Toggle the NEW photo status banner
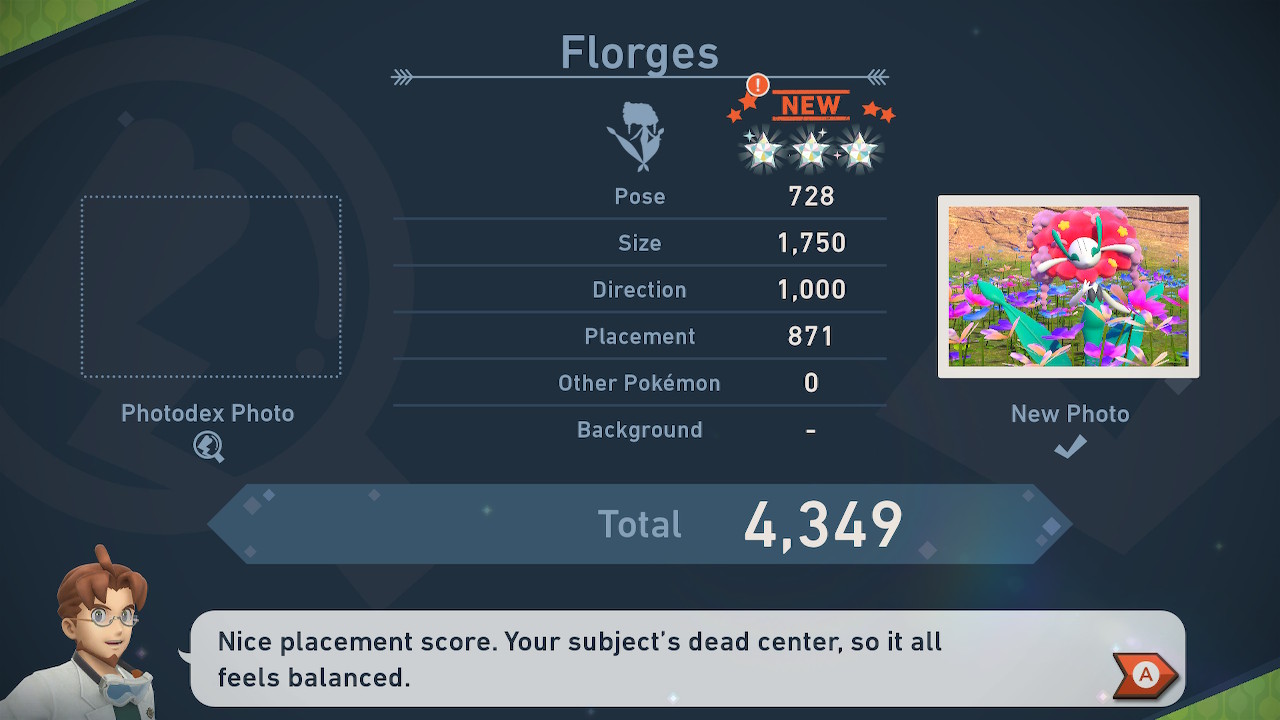Screen dimensions: 1280x720 [x=812, y=105]
